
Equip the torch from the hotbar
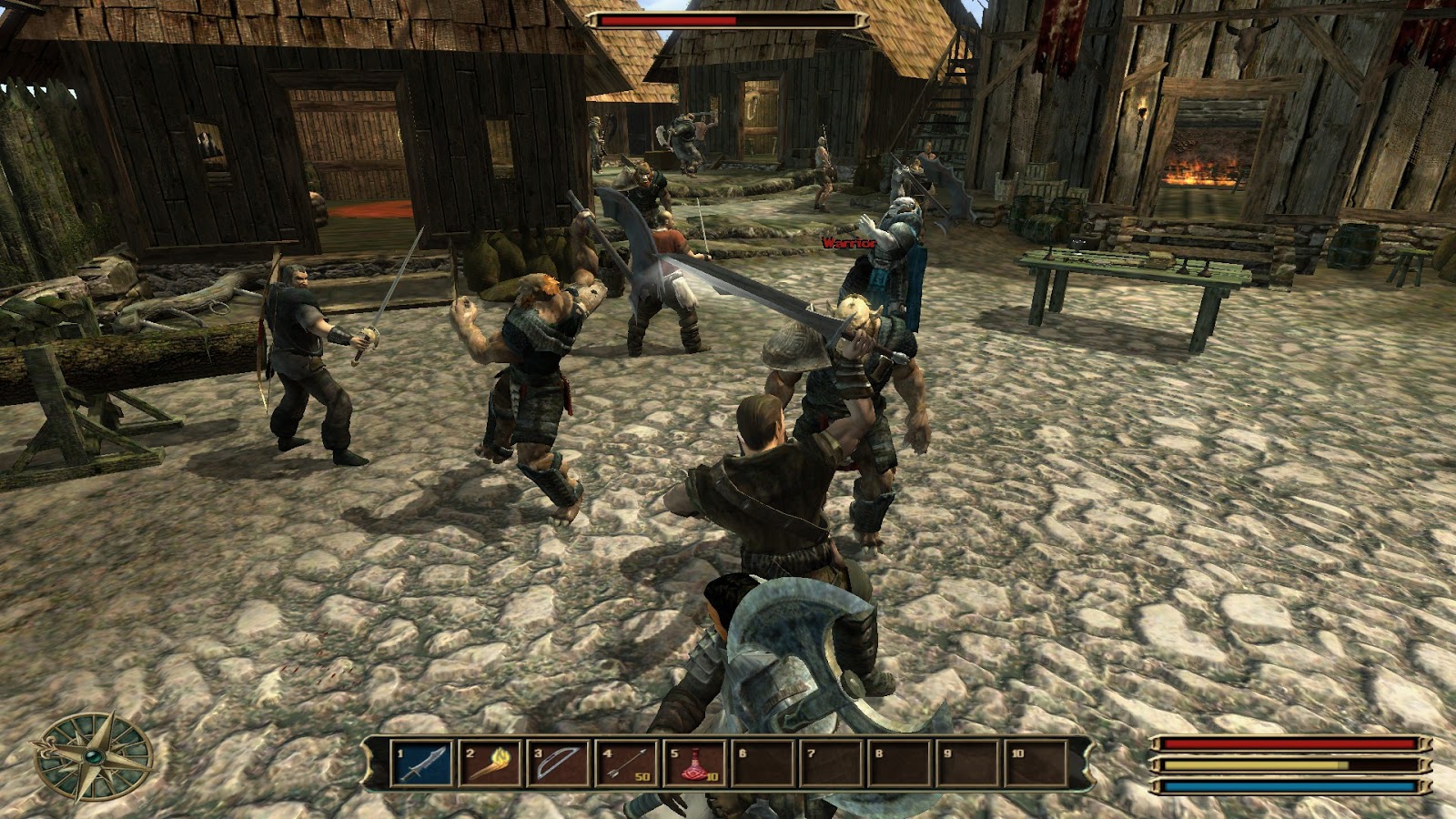coord(491,763)
